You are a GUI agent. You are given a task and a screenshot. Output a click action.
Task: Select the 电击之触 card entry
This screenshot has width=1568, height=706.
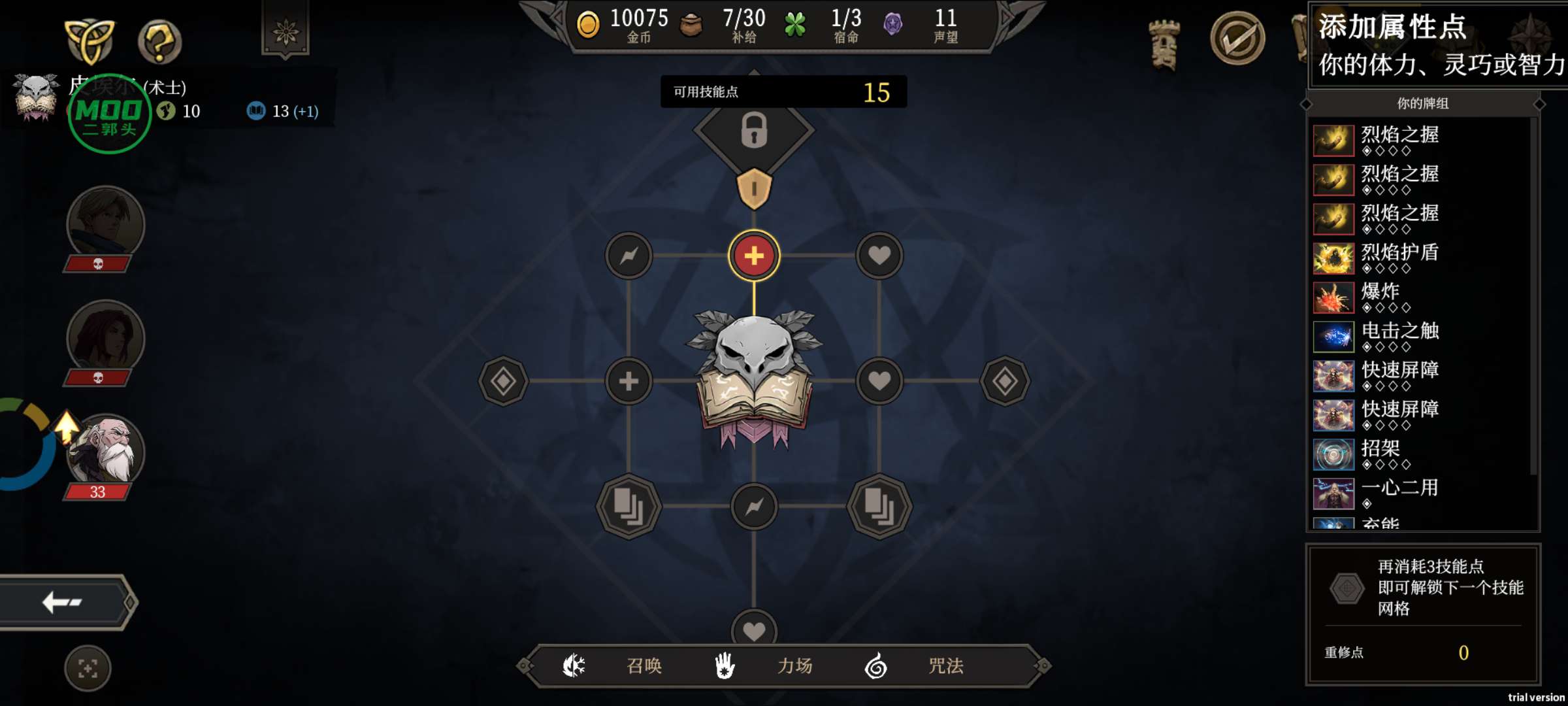[1398, 337]
